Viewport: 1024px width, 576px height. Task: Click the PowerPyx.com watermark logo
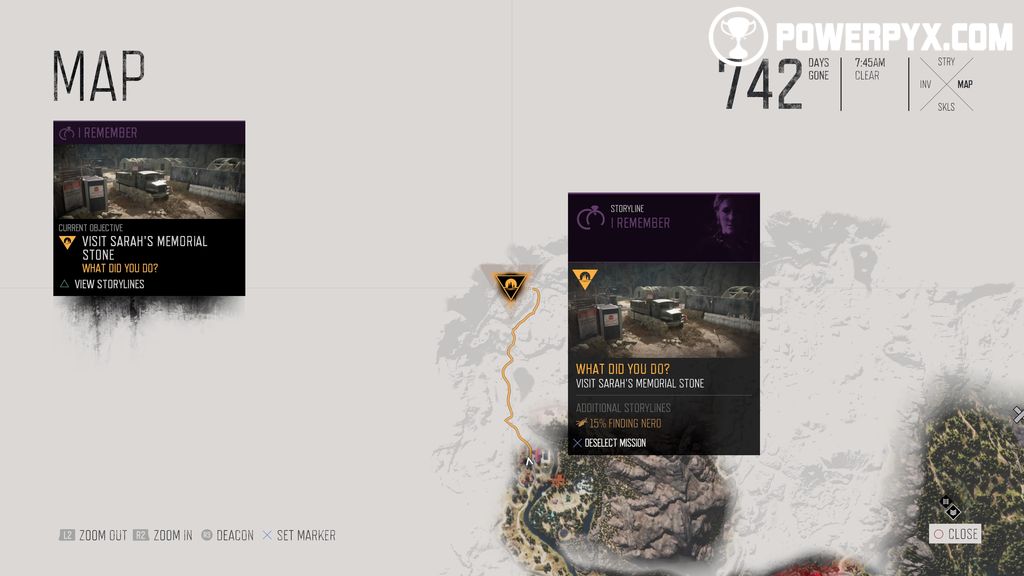point(861,37)
